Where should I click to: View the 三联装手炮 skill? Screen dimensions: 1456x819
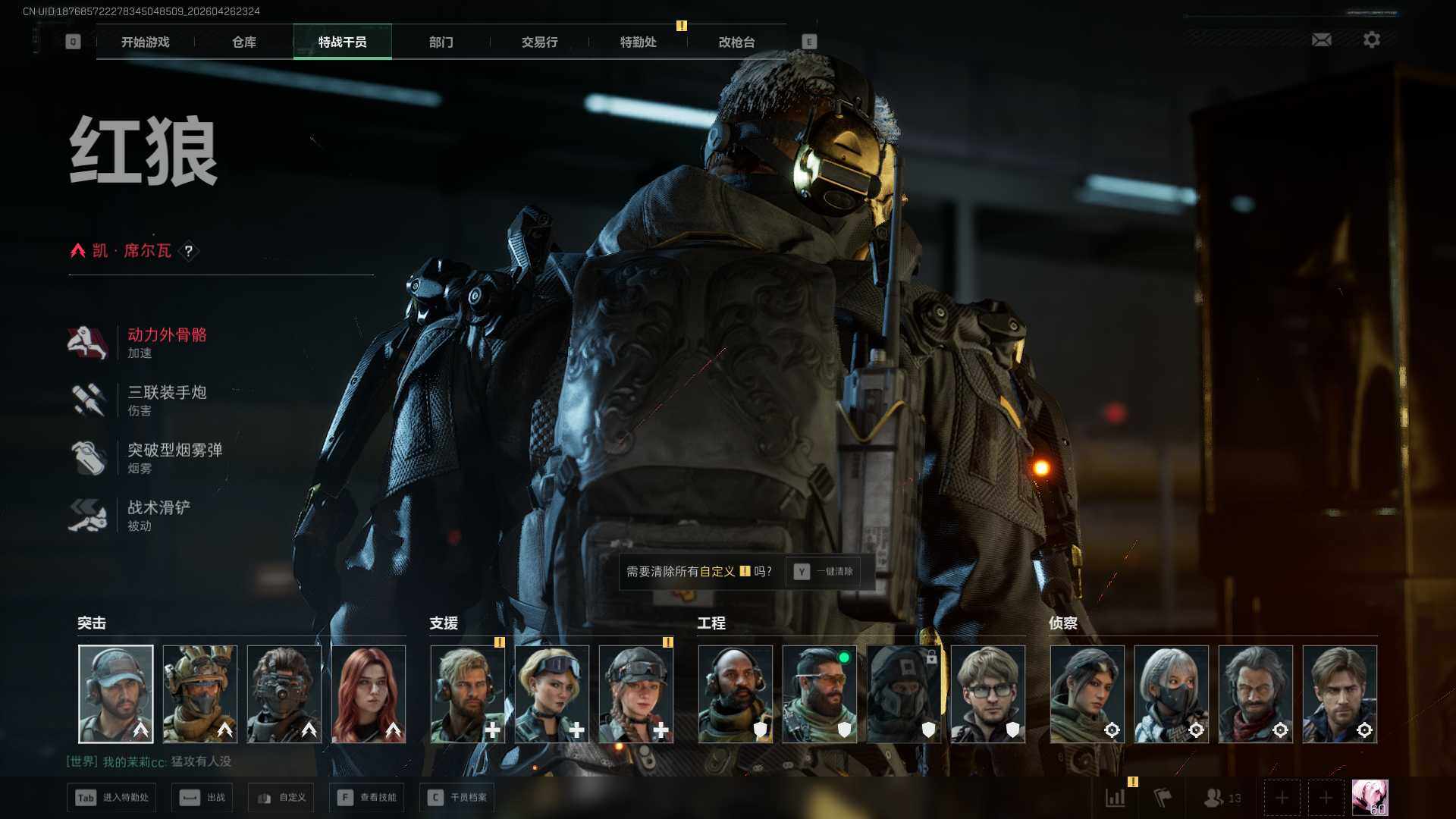[x=166, y=400]
